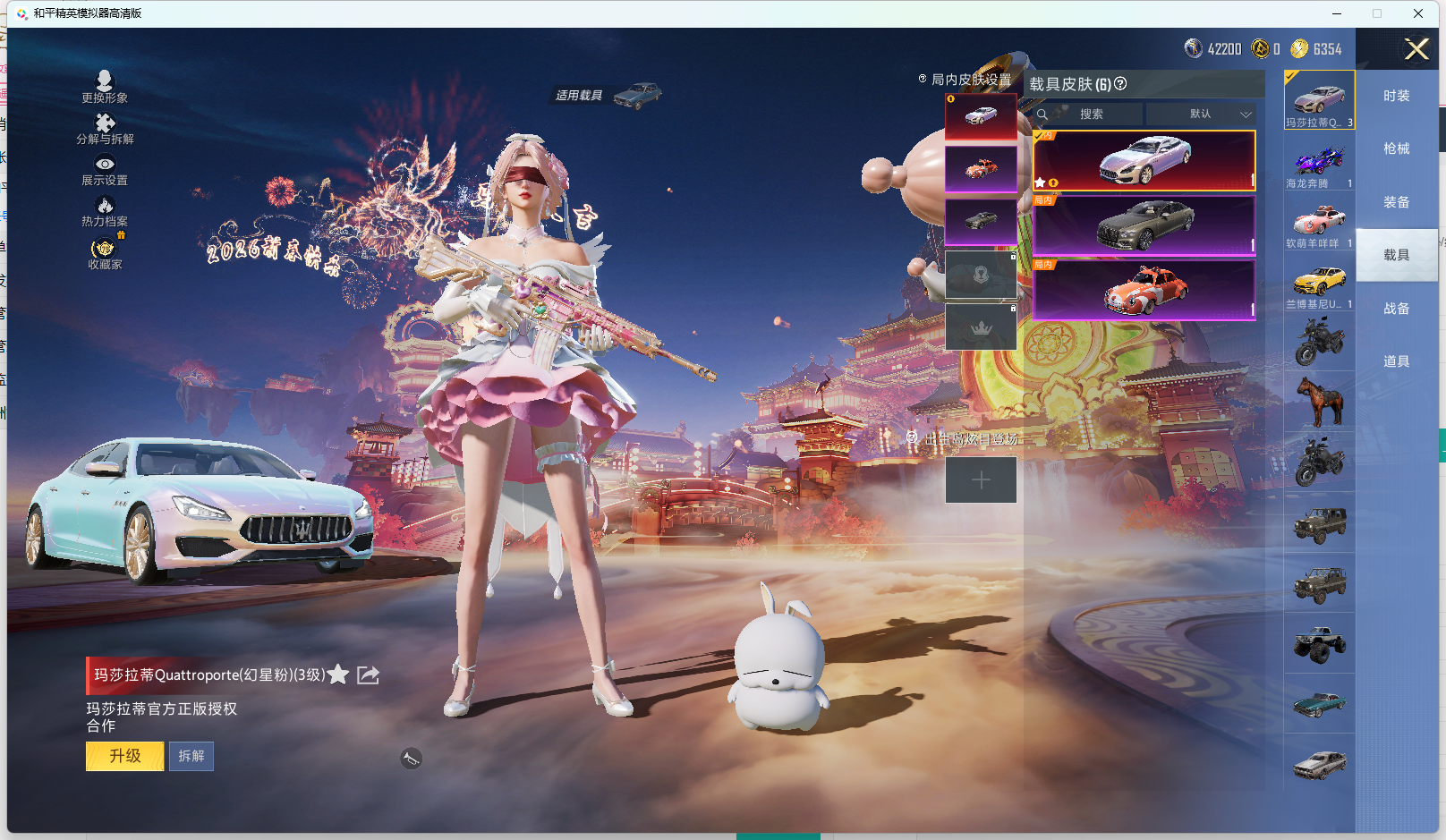Switch to the 枪械 tab
1446x840 pixels.
tap(1396, 149)
